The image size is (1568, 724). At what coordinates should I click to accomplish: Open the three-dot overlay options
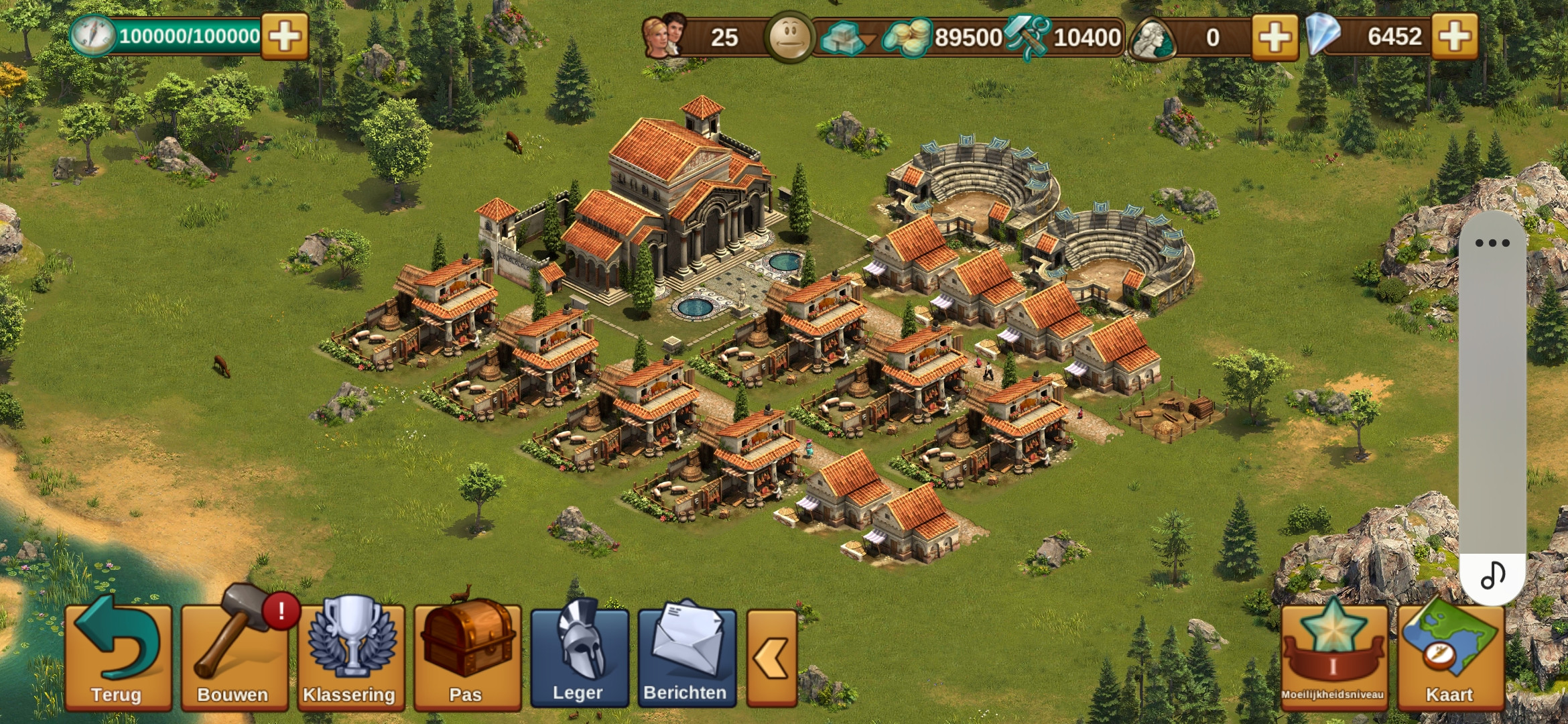click(1492, 243)
